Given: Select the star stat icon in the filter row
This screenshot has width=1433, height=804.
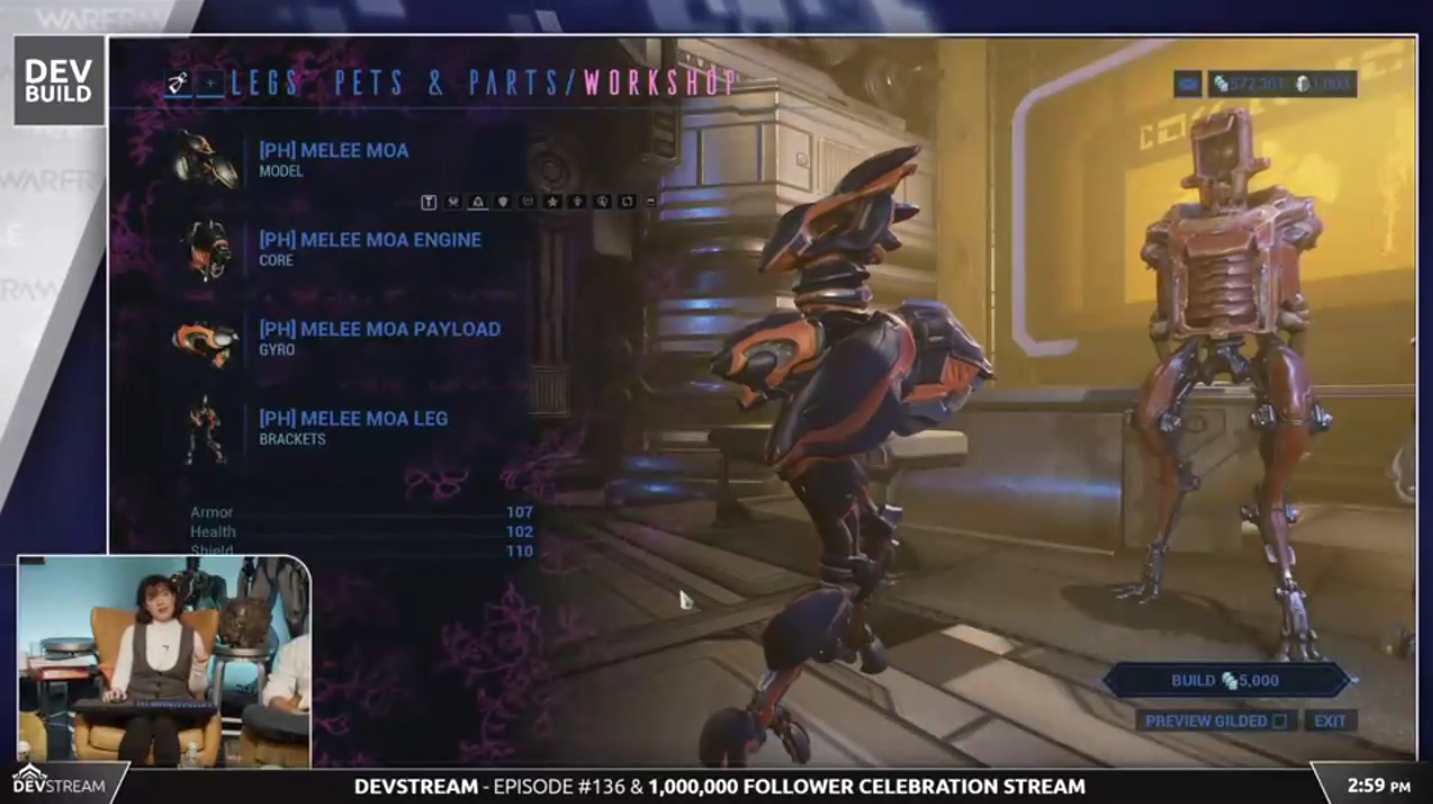Looking at the screenshot, I should 554,202.
